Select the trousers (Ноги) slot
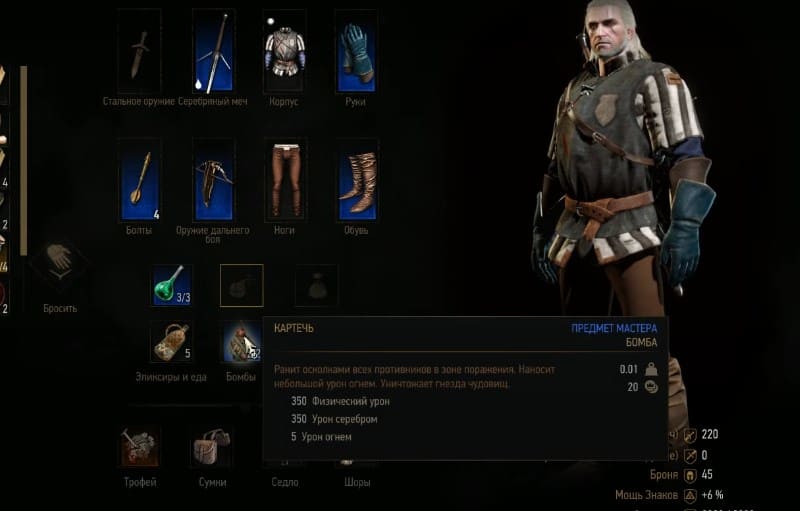The width and height of the screenshot is (800, 511). pyautogui.click(x=284, y=180)
